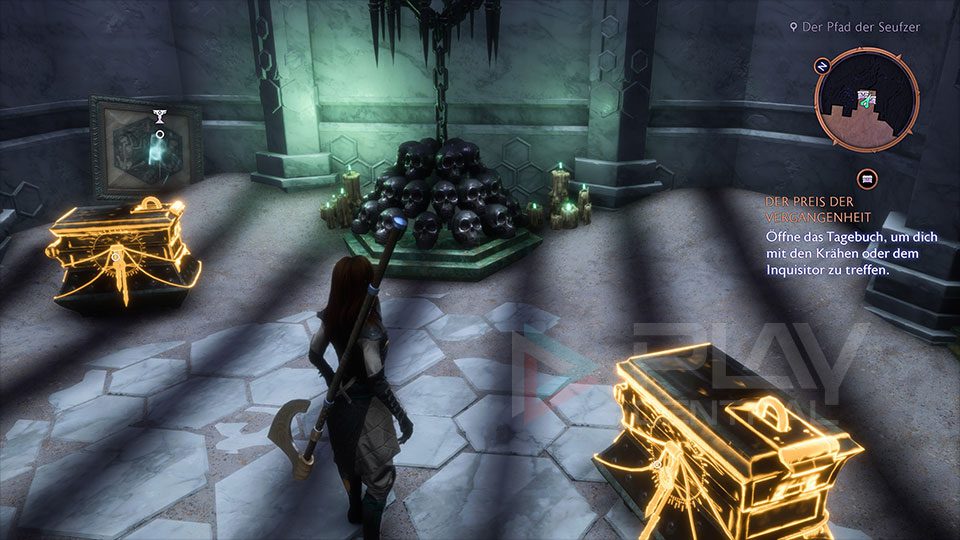This screenshot has width=960, height=540.
Task: Click the compass north indicator on the minimap
Action: point(823,67)
